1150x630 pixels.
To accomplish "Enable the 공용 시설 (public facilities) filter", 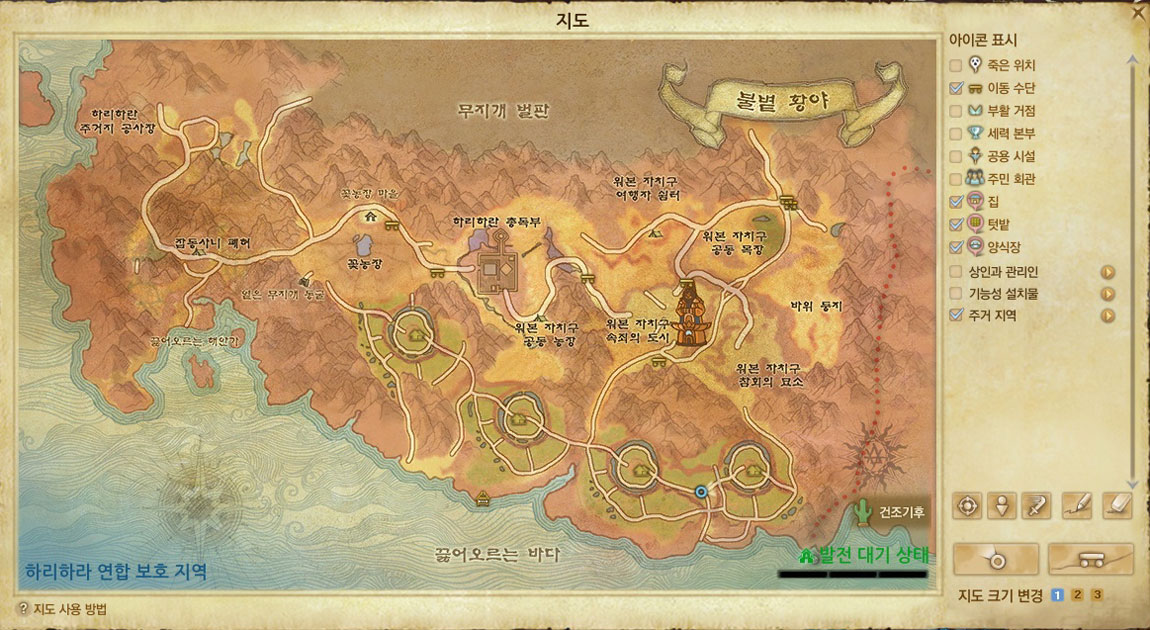I will 956,156.
